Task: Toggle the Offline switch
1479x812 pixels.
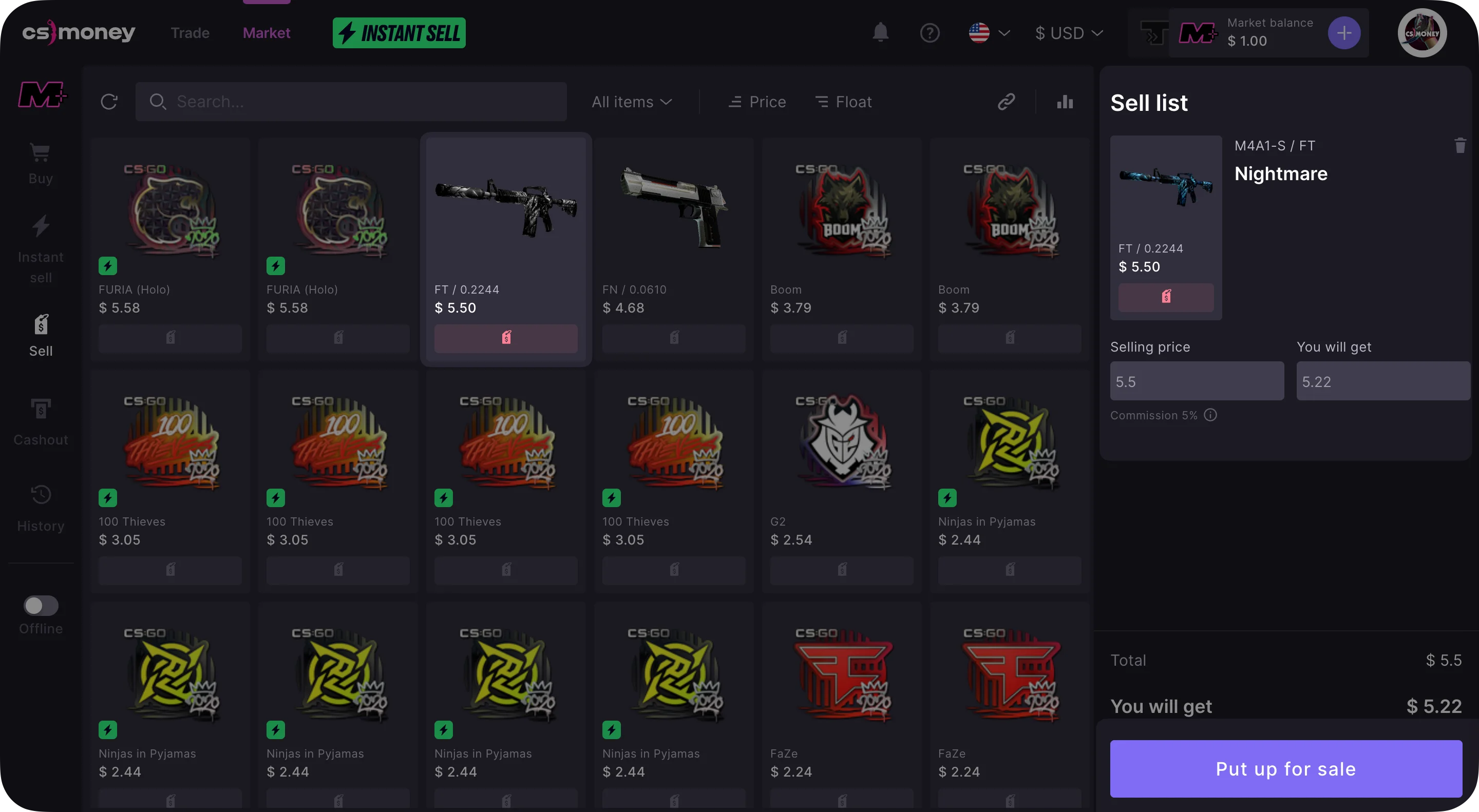Action: (x=41, y=606)
